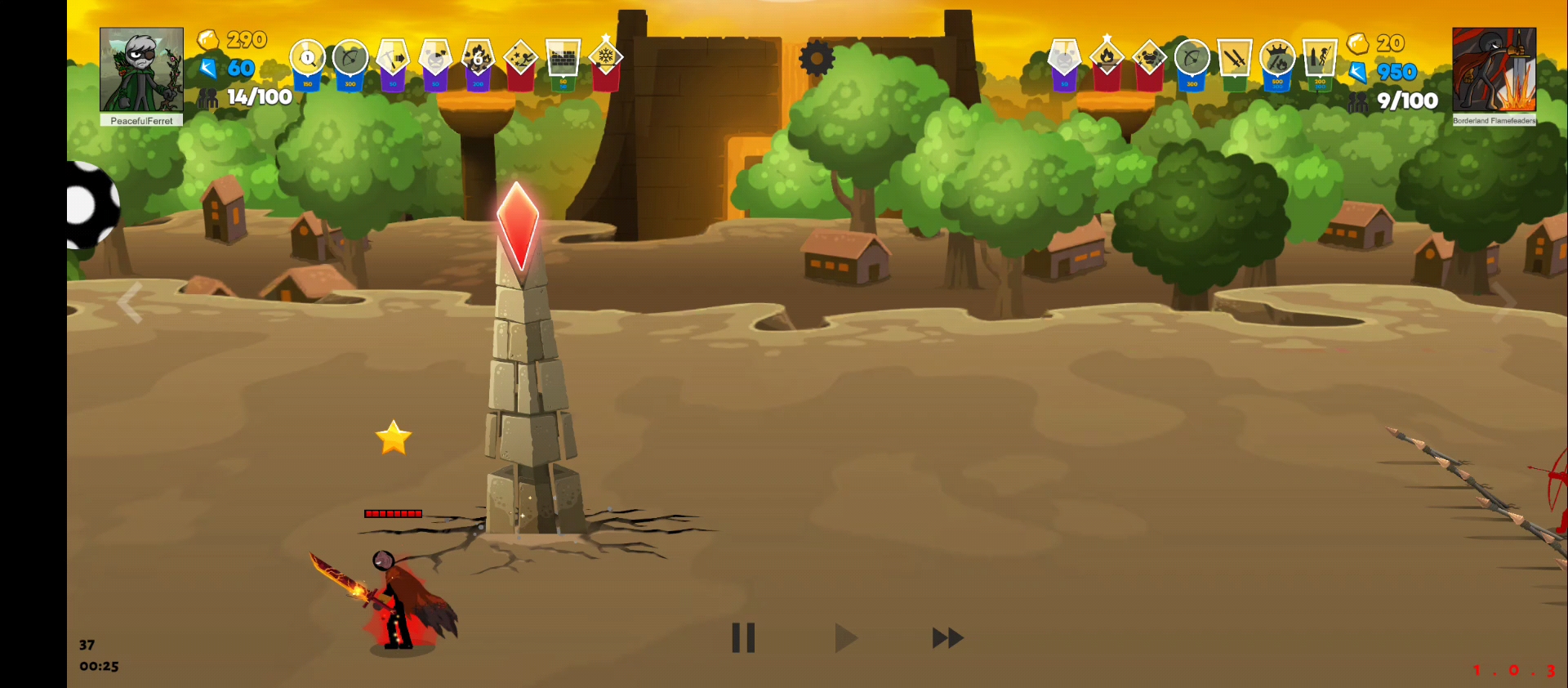The image size is (1568, 688).
Task: Select the flaming arrow card
Action: click(1107, 57)
